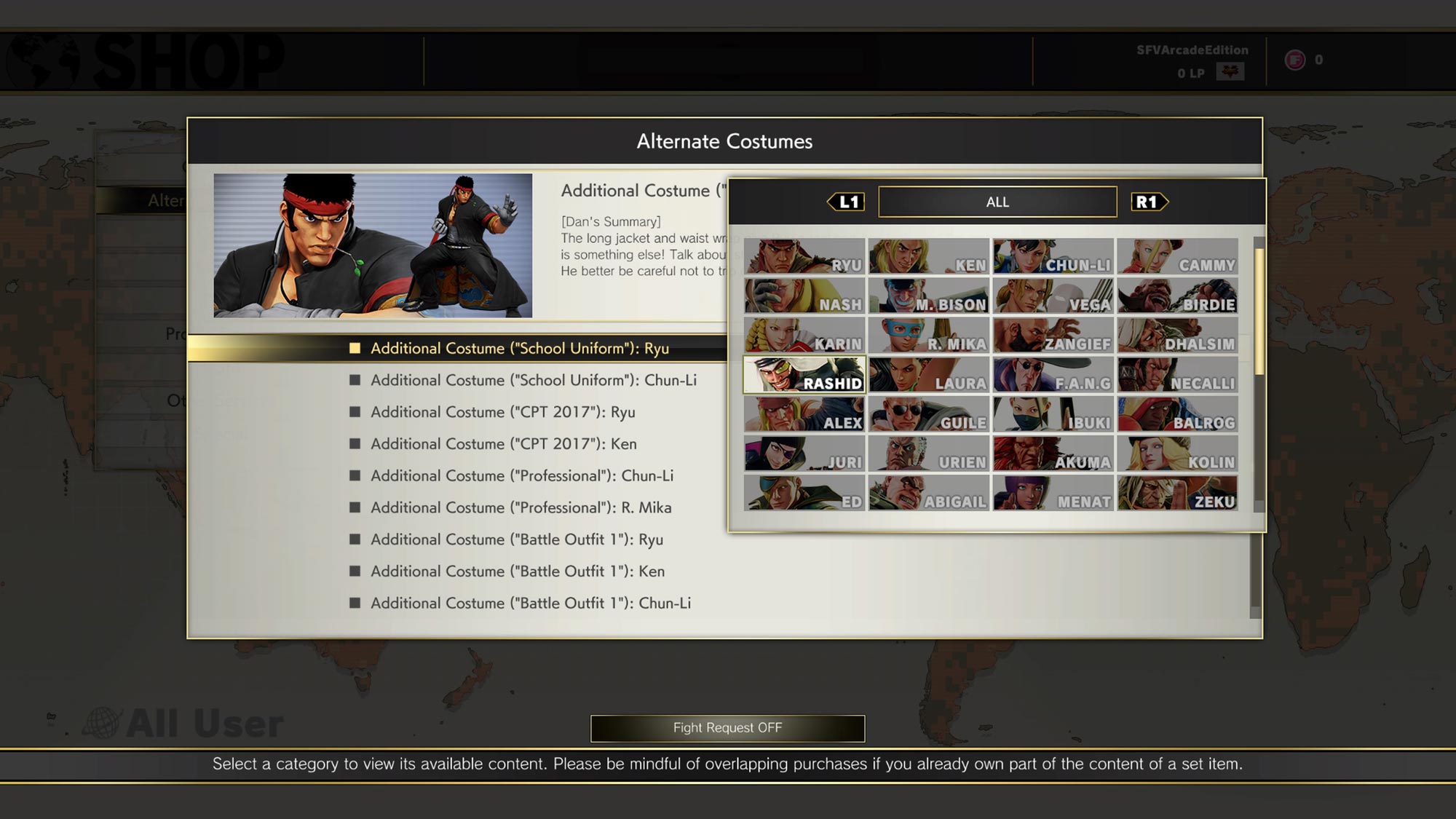Select Akuma's portrait

pos(1053,455)
